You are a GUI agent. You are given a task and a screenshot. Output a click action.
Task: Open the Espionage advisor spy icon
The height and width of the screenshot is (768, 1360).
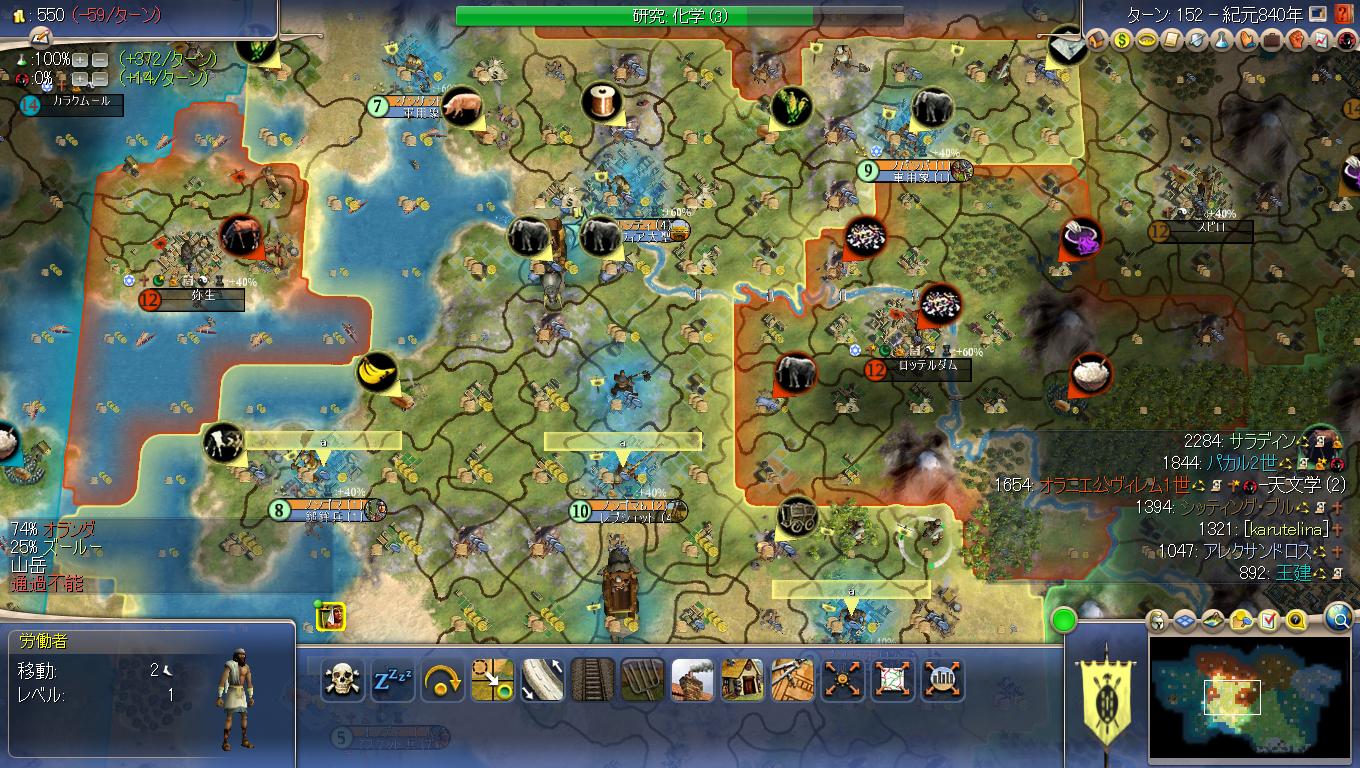point(1348,42)
